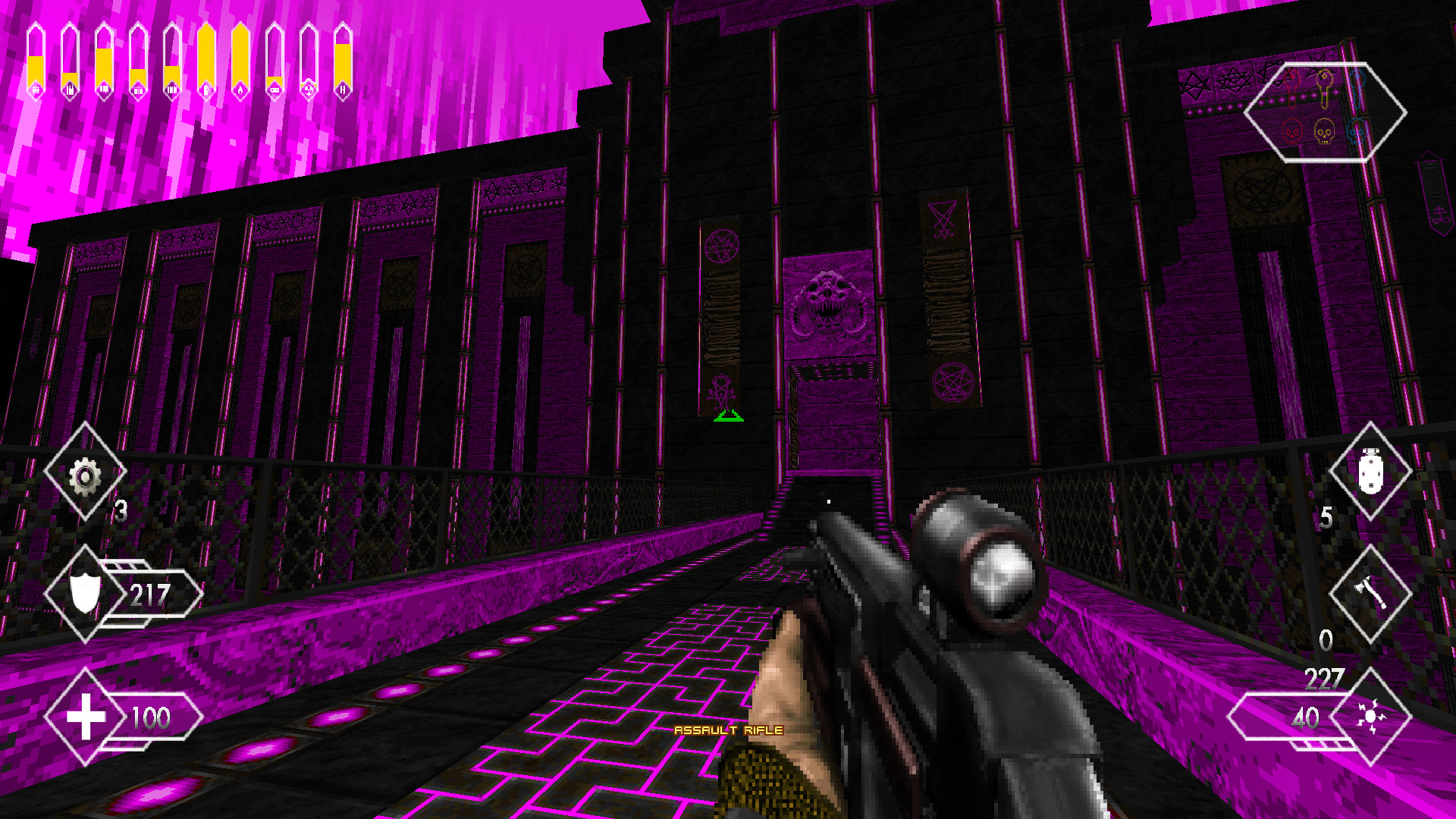This screenshot has height=819, width=1456.
Task: Click the flame fuel ammo icon
Action: tap(240, 90)
